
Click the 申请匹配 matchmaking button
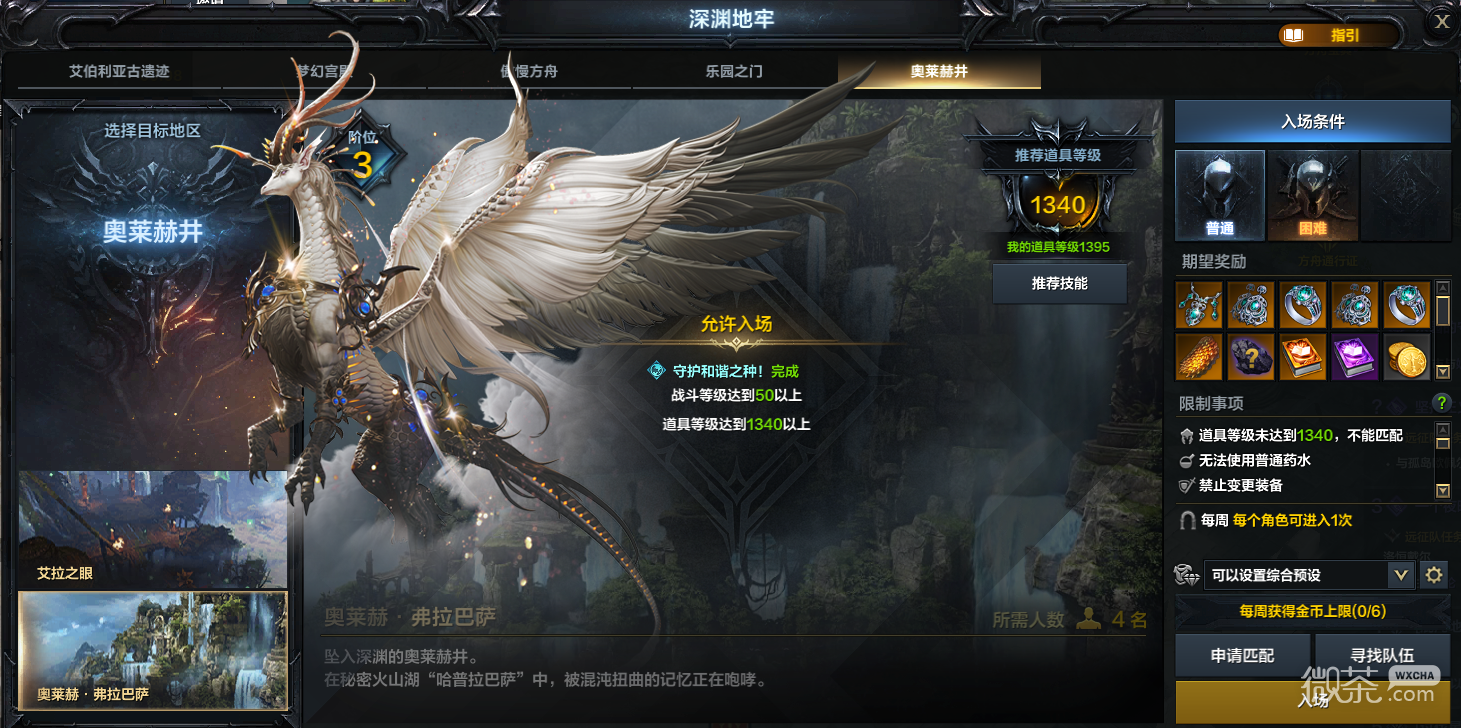tap(1242, 655)
